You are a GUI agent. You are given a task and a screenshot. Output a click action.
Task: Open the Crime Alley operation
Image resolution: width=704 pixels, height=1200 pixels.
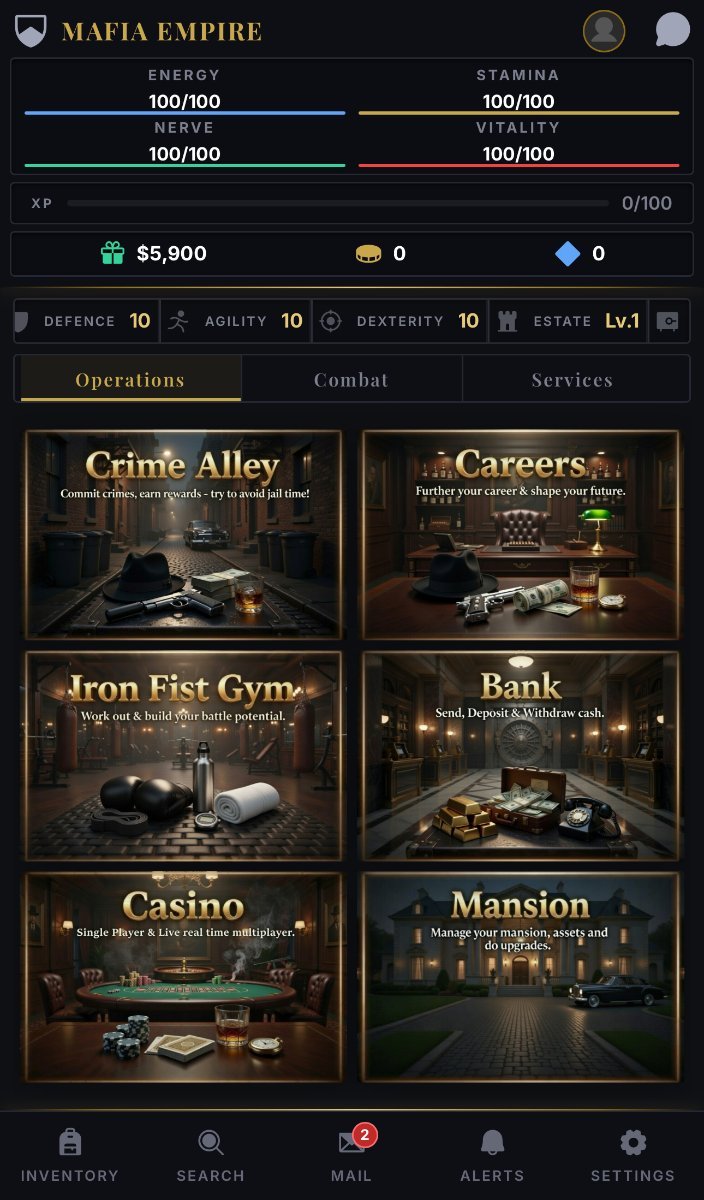(184, 534)
